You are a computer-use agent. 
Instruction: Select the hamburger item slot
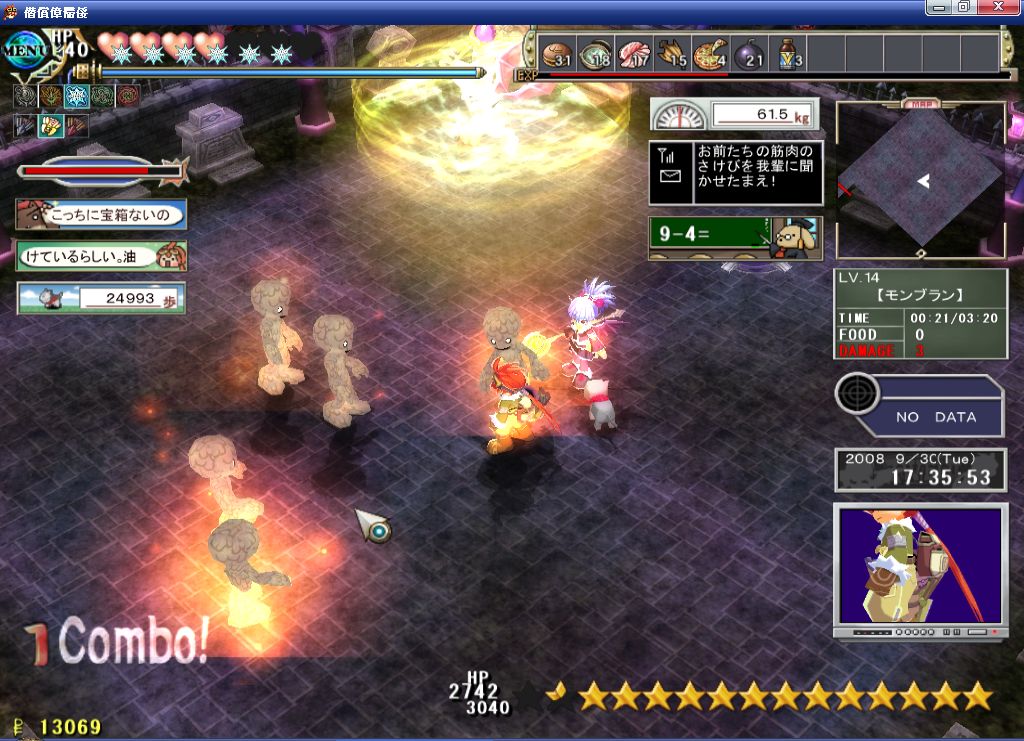(x=556, y=54)
